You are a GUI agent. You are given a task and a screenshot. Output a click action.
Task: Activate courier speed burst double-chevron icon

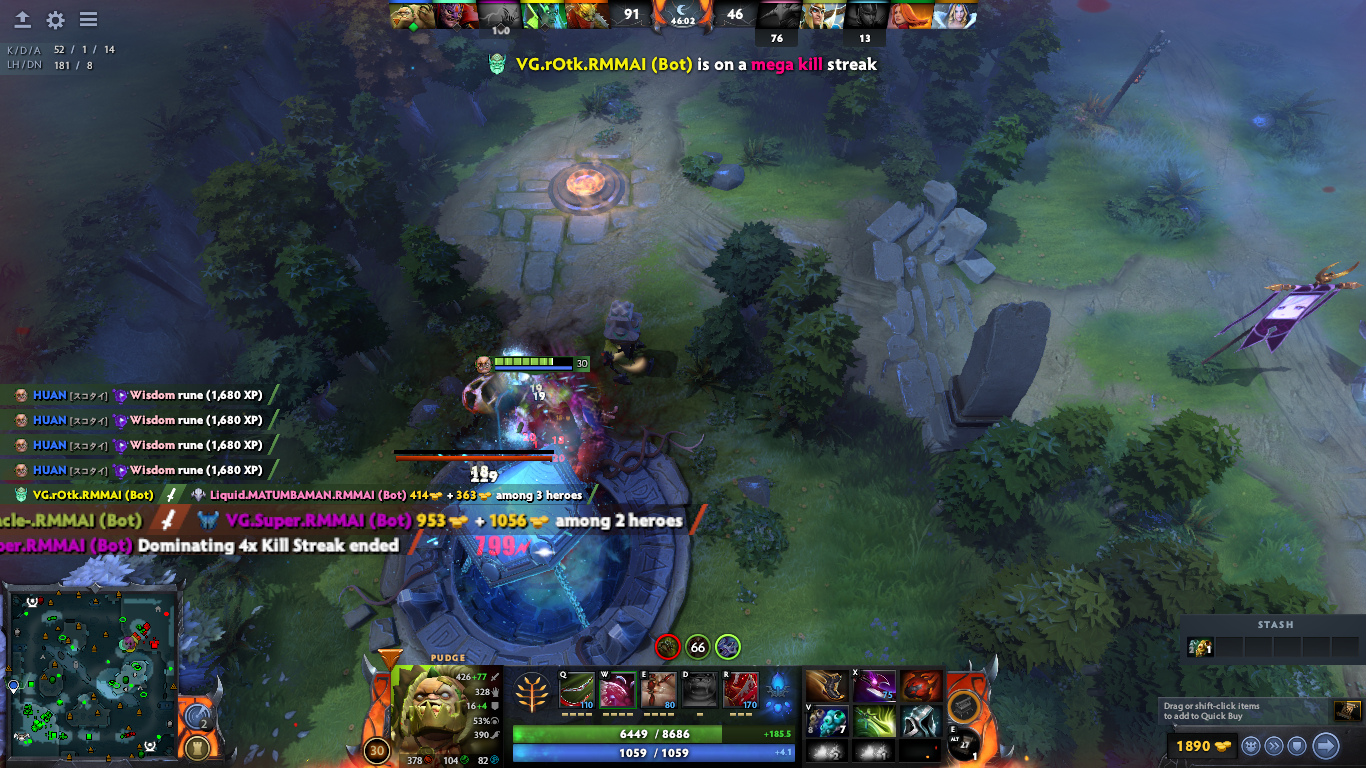(1274, 747)
